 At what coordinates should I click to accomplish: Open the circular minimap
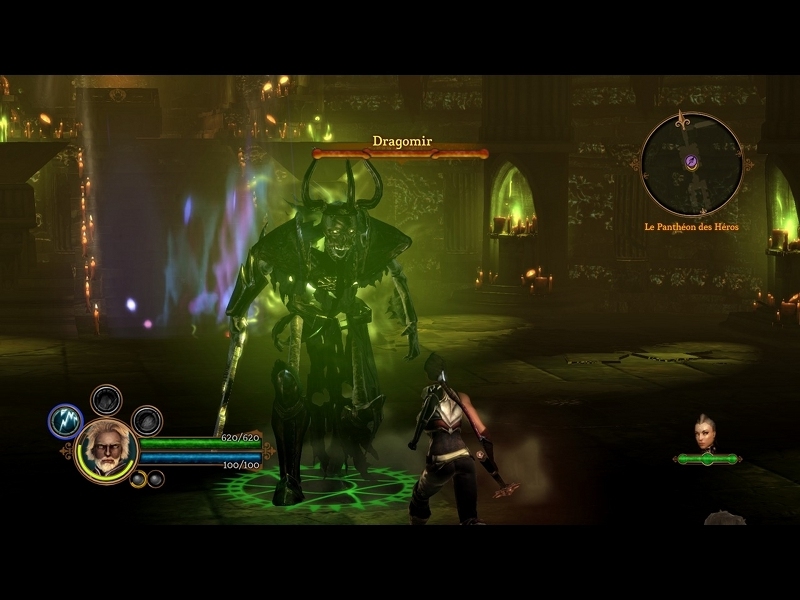point(692,163)
